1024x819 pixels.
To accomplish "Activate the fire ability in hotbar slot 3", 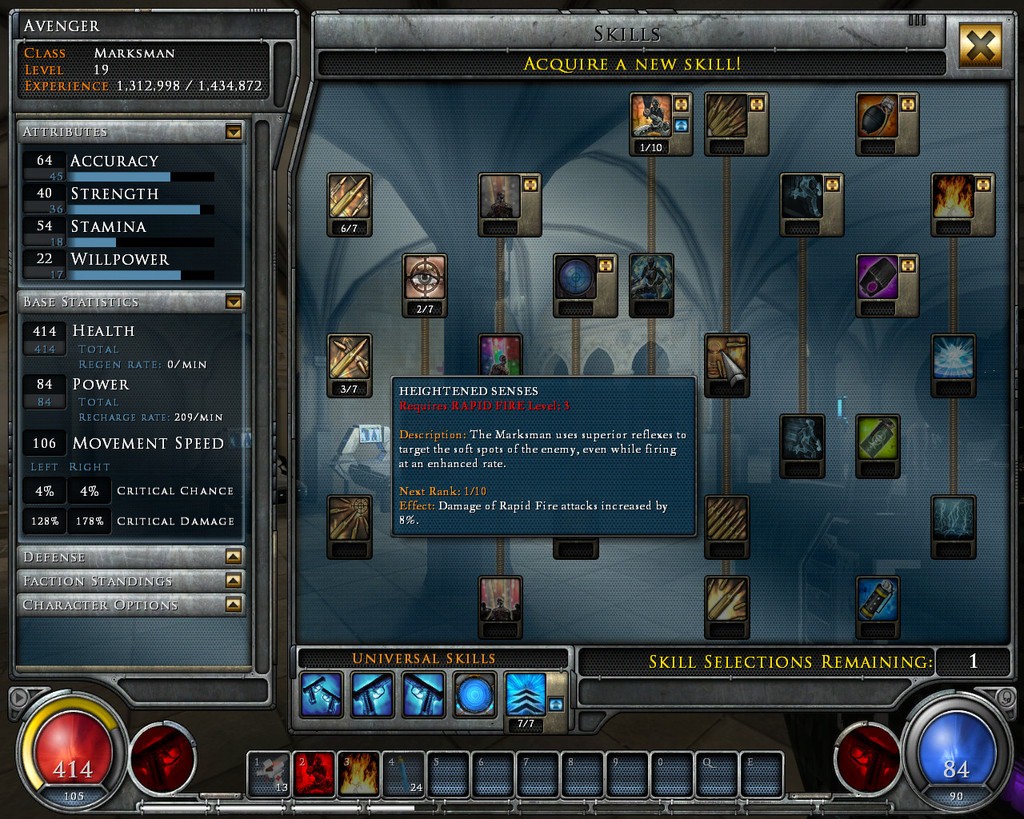I will tap(358, 774).
